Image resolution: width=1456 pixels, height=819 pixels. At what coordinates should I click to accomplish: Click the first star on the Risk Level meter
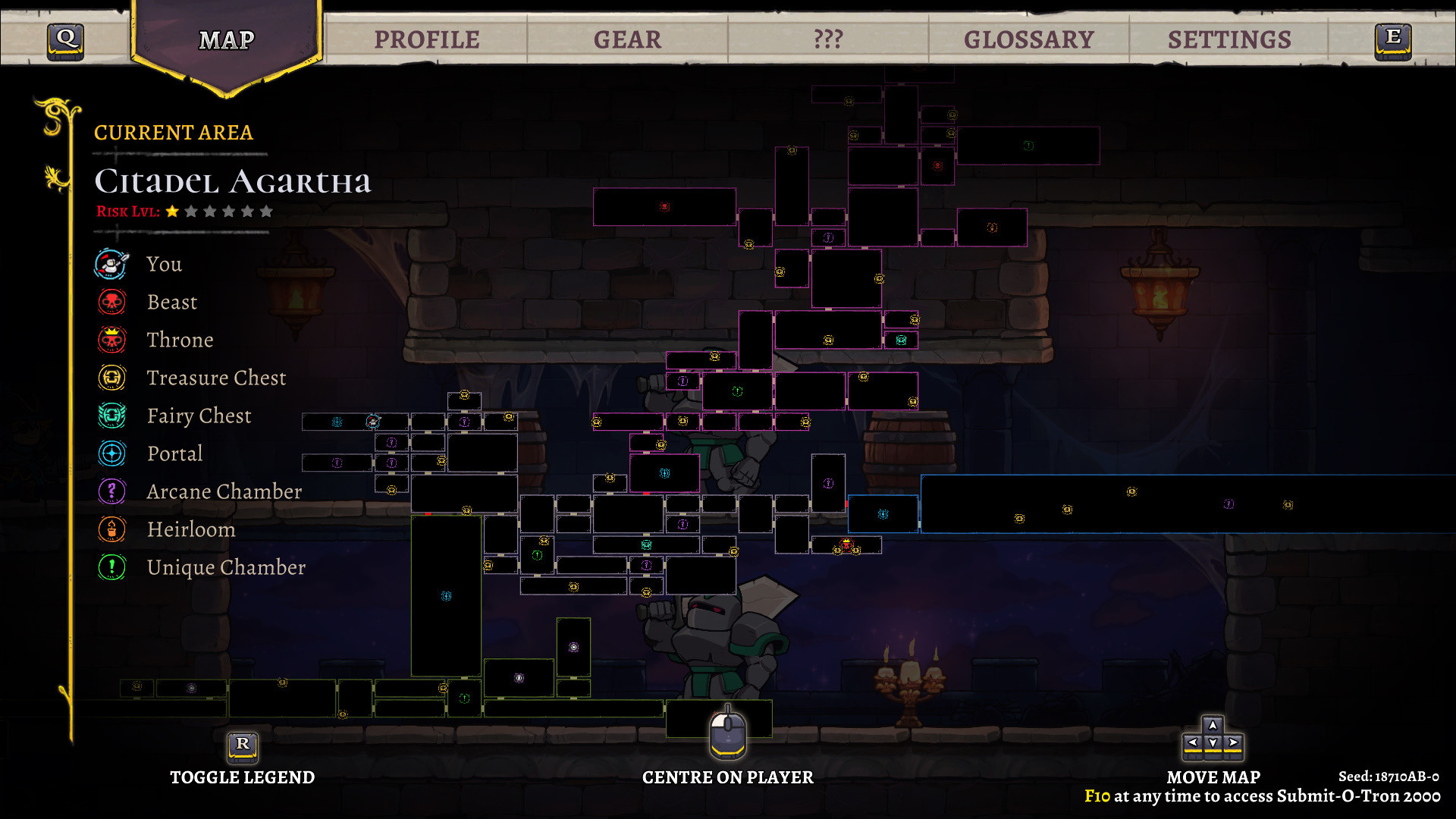(171, 211)
